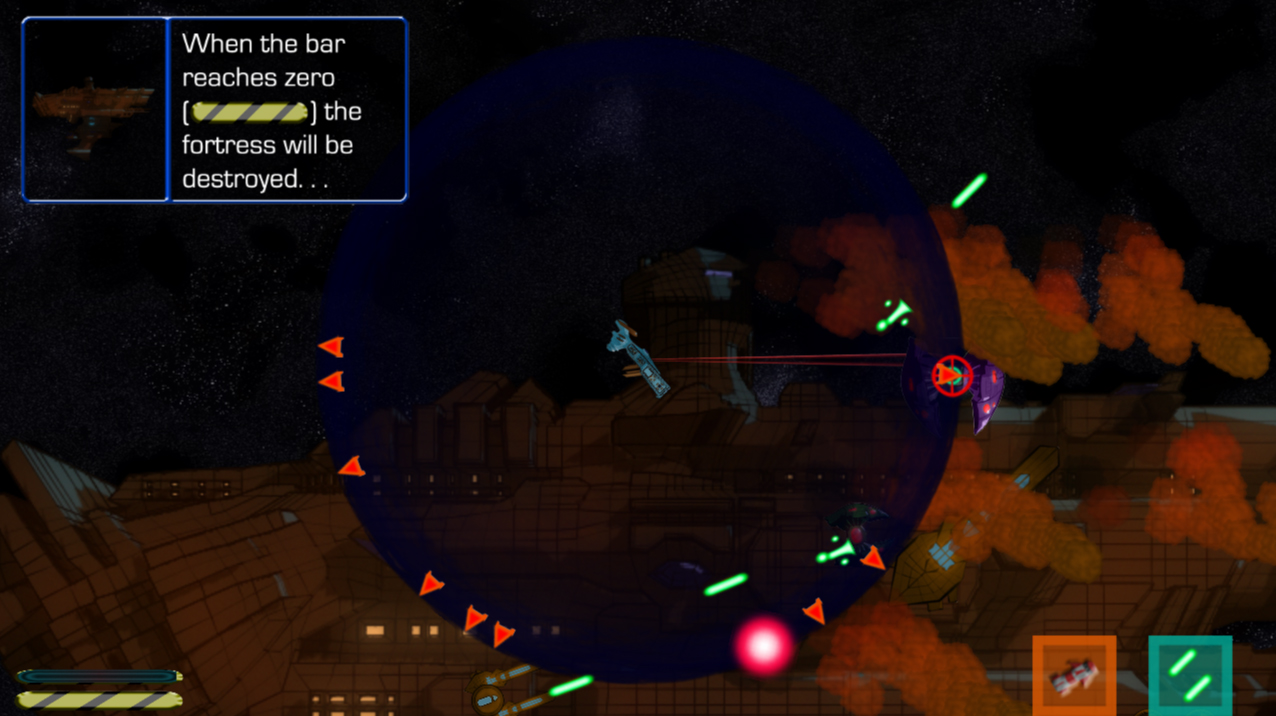Click the fortress tutorial message box
This screenshot has width=1276, height=716.
click(x=288, y=110)
